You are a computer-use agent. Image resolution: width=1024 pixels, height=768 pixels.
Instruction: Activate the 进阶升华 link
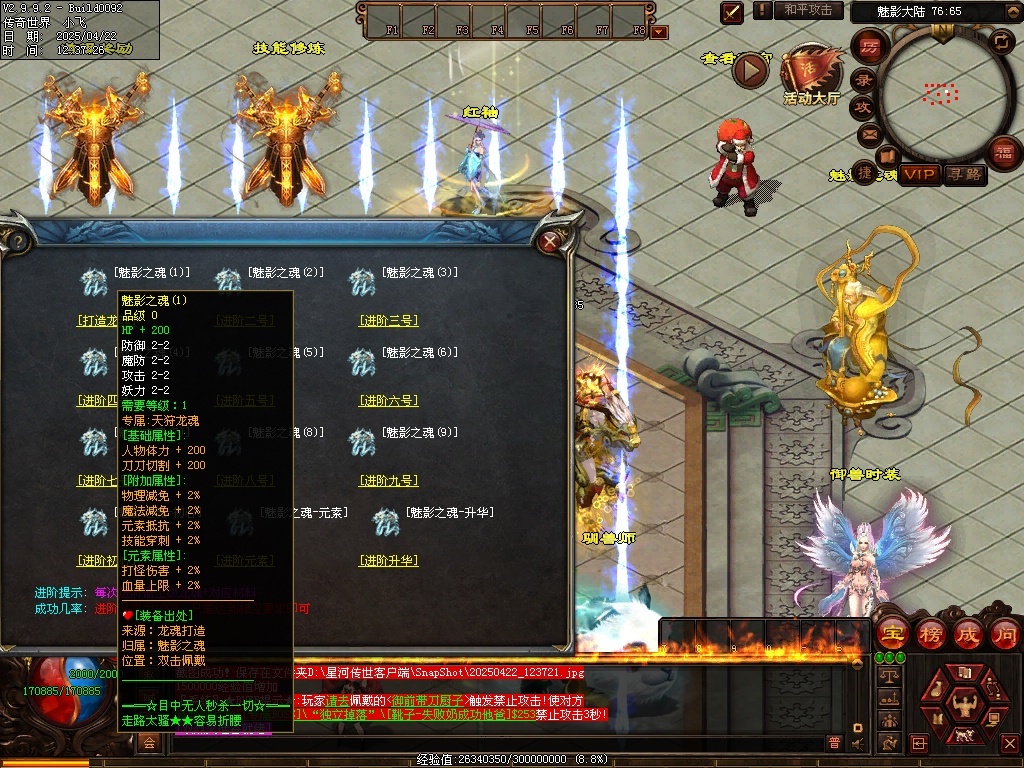click(388, 561)
